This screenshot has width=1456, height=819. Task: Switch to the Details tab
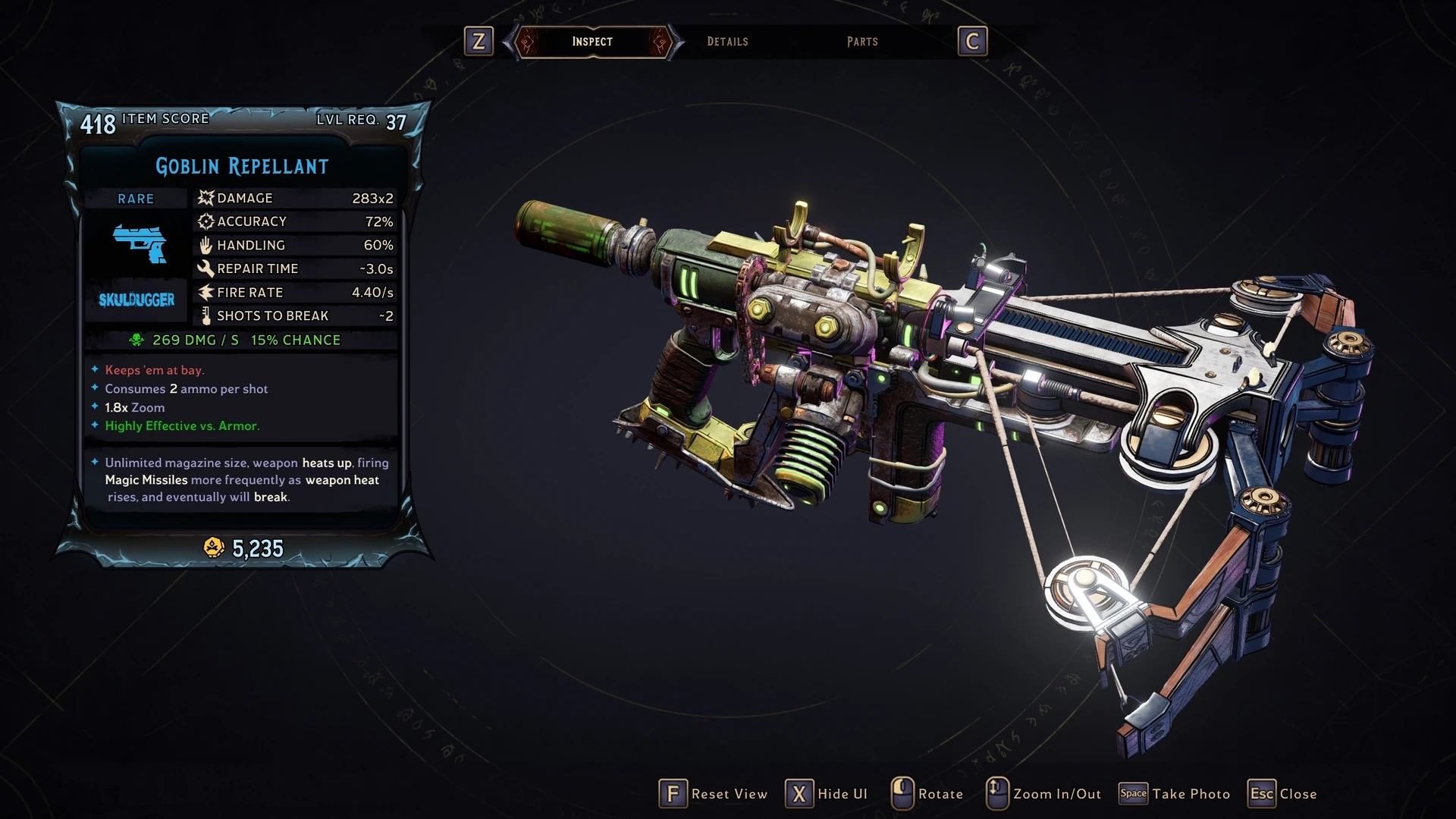coord(727,42)
